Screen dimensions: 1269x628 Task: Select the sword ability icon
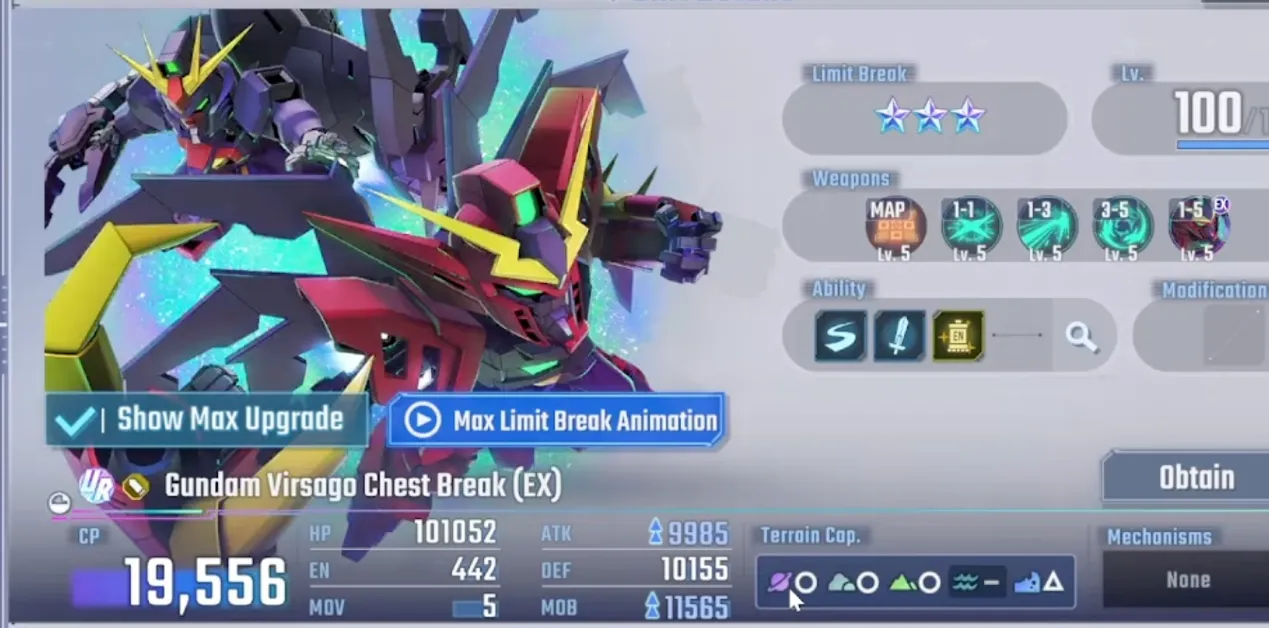tap(899, 336)
